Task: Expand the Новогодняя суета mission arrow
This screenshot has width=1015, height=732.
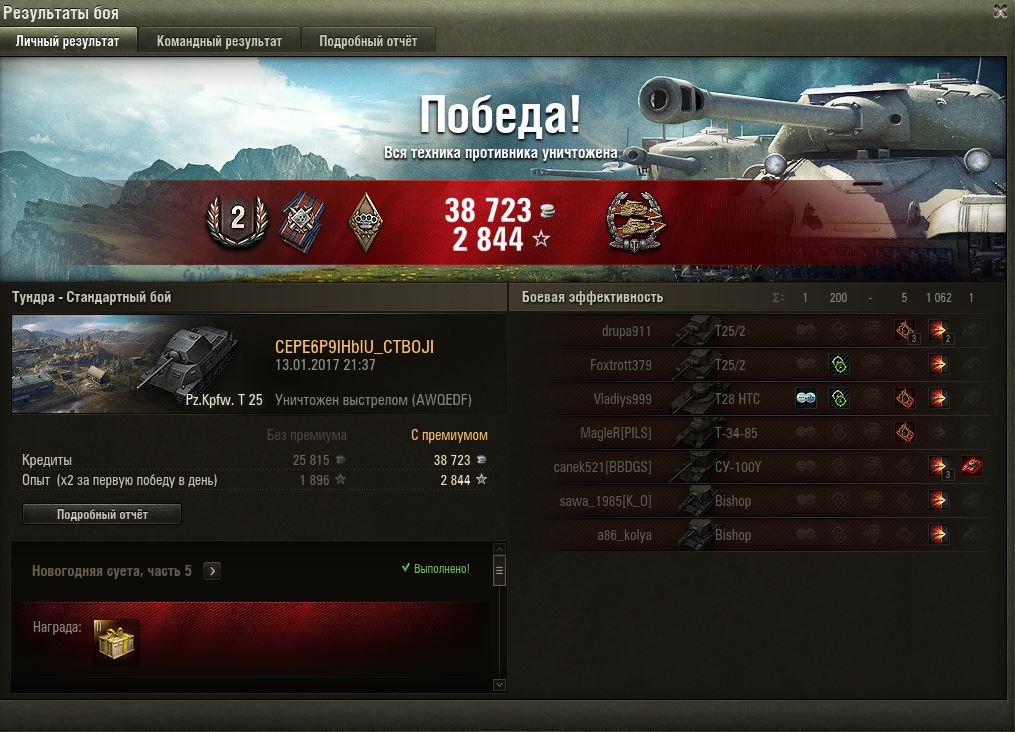Action: pos(212,571)
